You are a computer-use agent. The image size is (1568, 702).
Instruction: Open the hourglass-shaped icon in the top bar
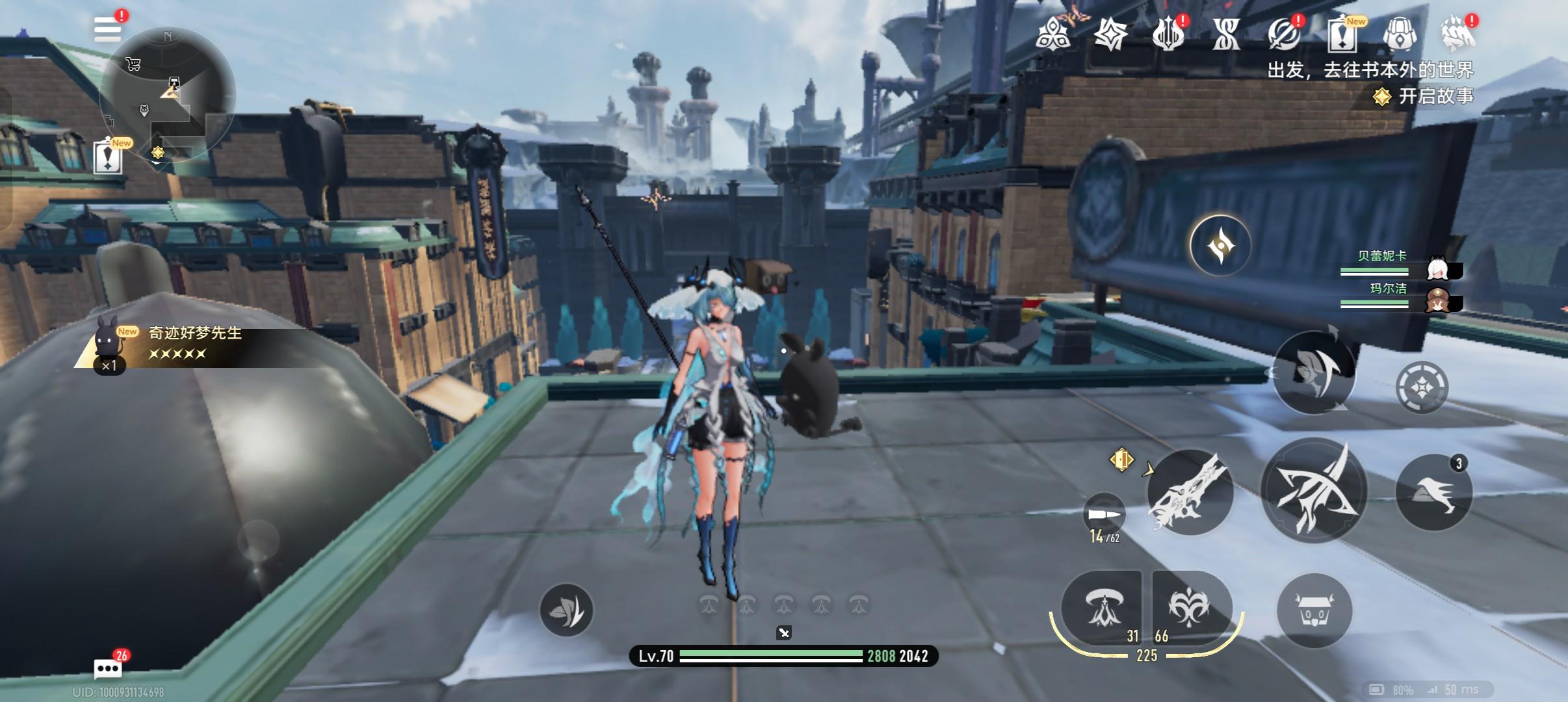tap(1226, 34)
